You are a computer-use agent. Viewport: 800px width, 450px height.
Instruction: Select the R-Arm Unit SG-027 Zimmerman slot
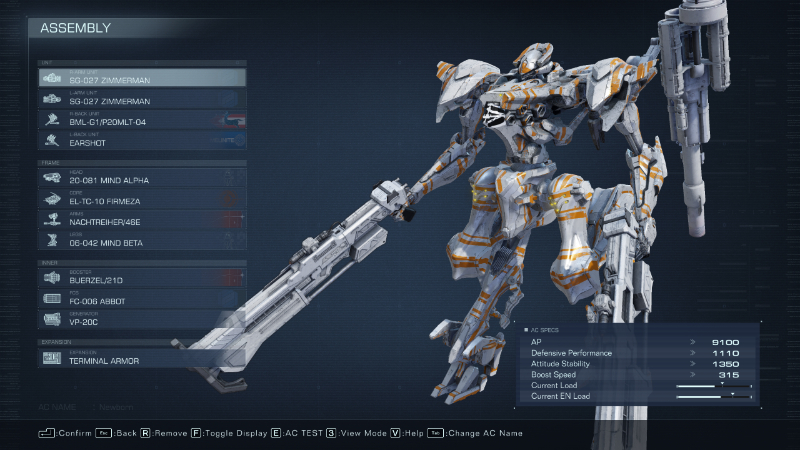tap(141, 77)
